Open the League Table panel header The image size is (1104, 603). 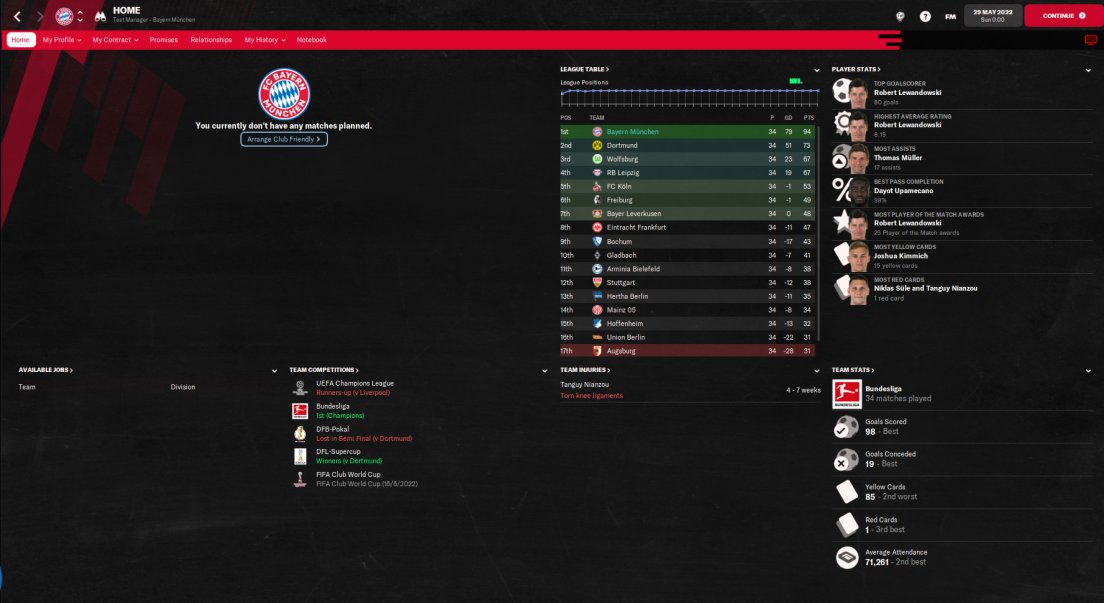pos(585,69)
